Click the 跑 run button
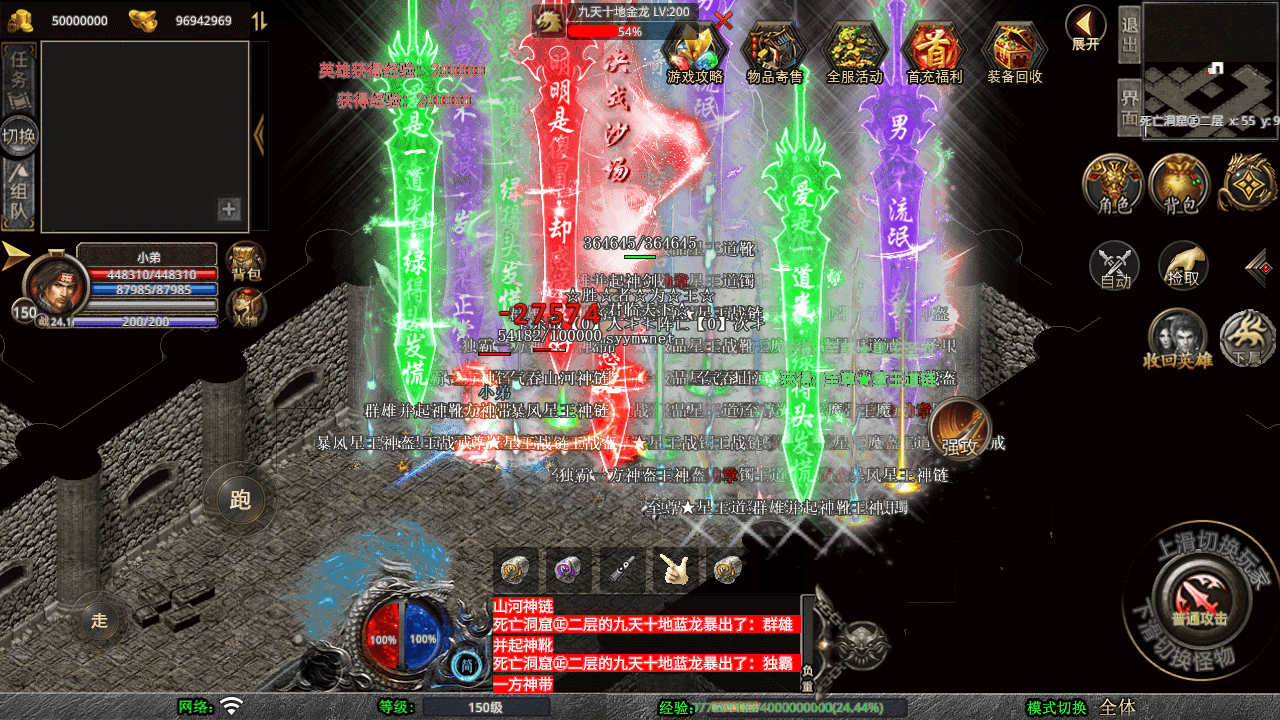 point(240,498)
